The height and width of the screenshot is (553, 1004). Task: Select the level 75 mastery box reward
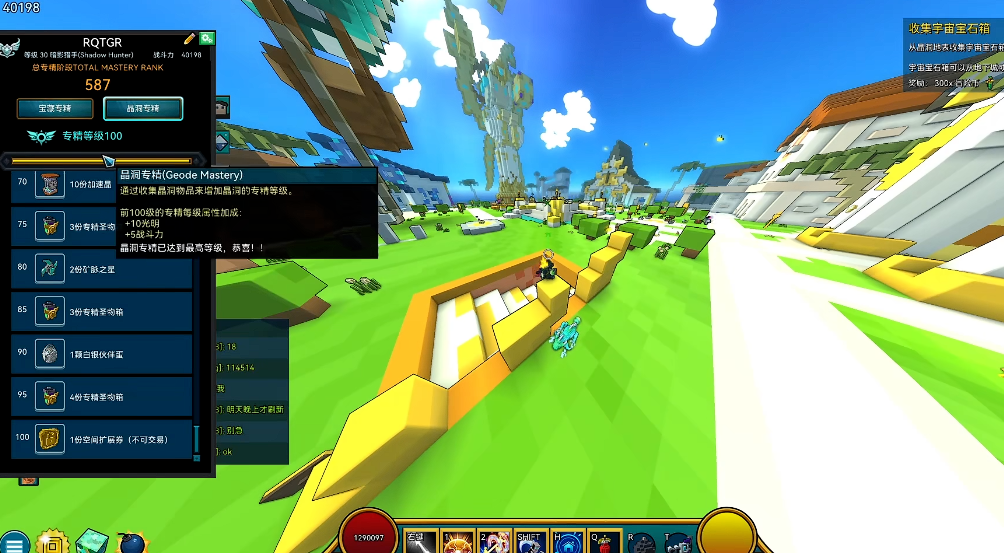[x=101, y=226]
